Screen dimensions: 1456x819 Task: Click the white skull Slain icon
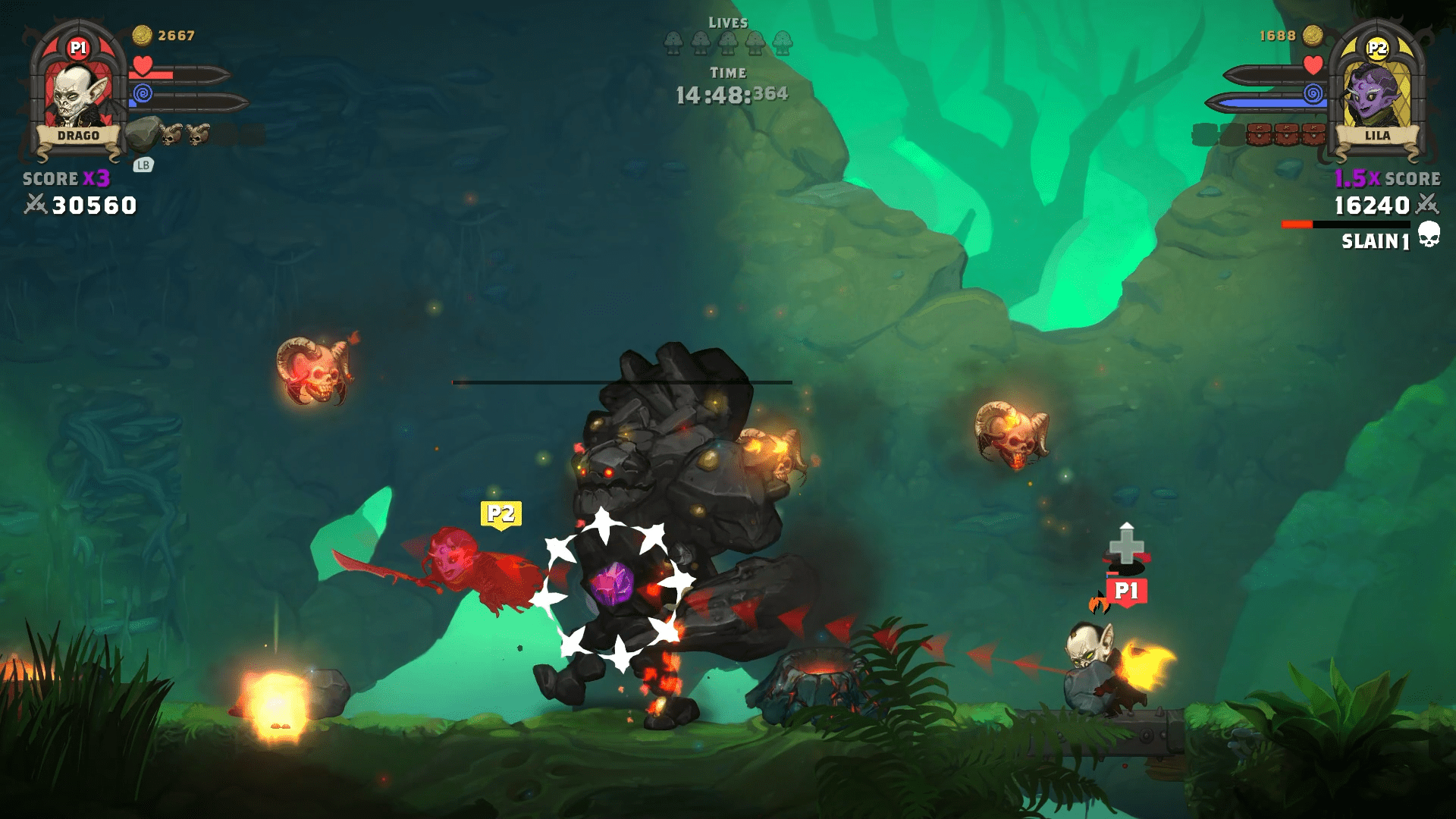pos(1429,234)
